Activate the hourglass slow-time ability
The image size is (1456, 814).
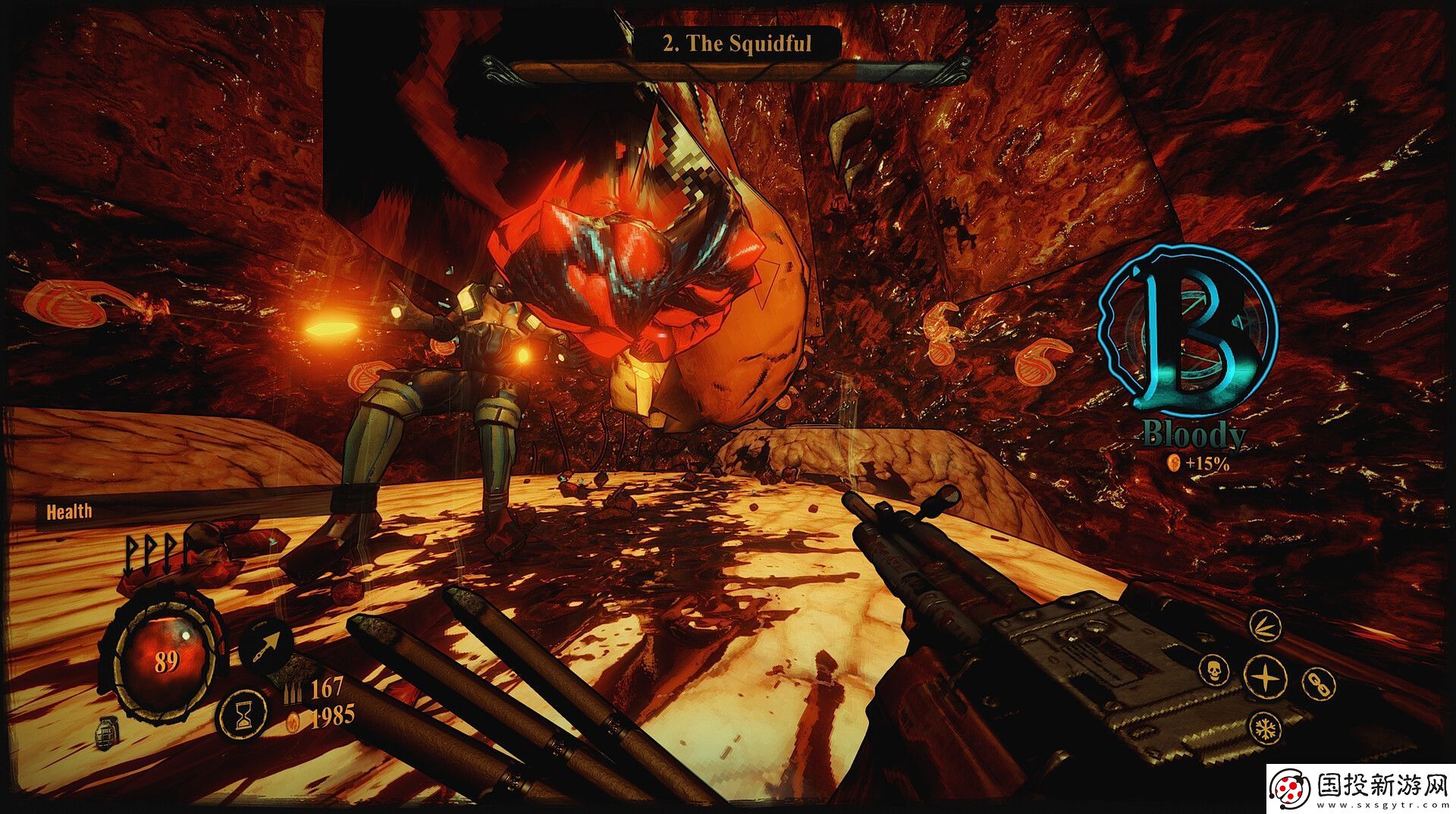pyautogui.click(x=243, y=715)
